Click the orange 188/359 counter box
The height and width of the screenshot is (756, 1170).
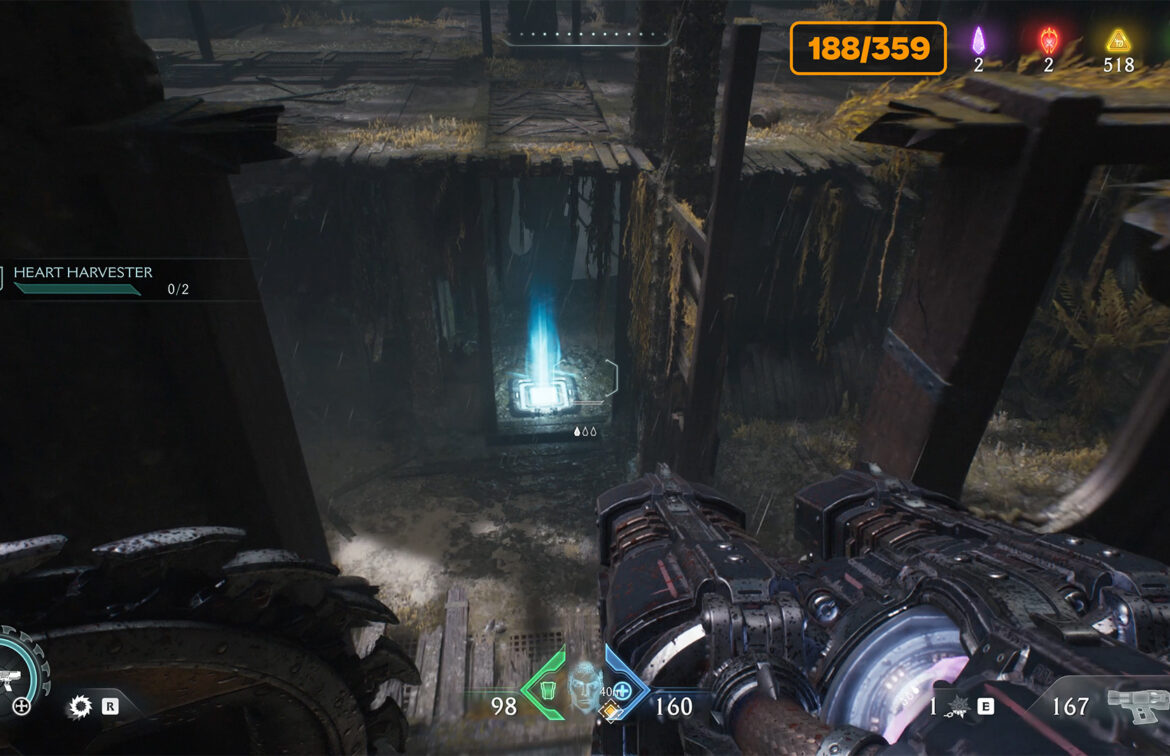point(867,48)
